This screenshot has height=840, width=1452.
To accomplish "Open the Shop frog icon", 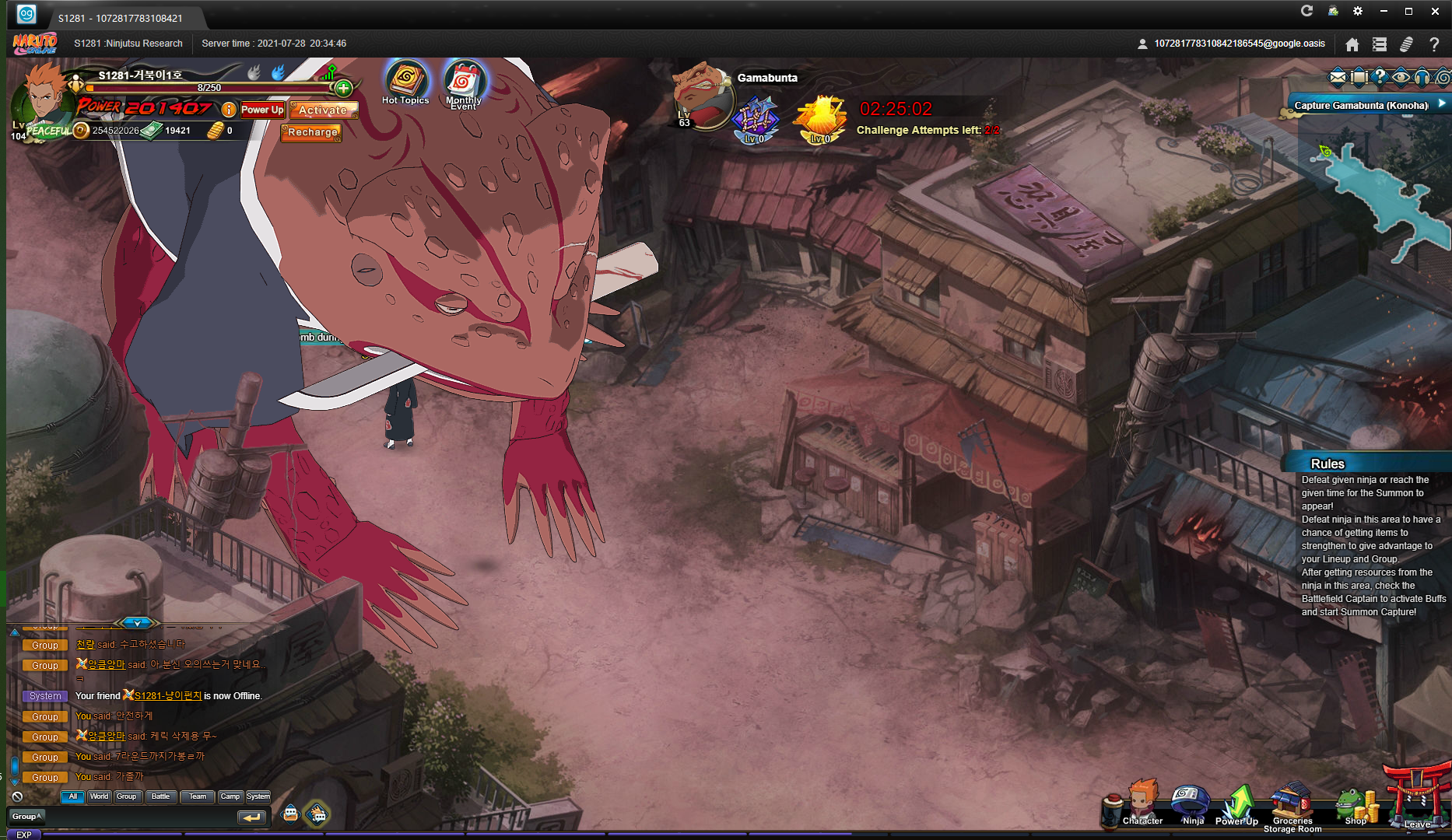I will point(1356,806).
